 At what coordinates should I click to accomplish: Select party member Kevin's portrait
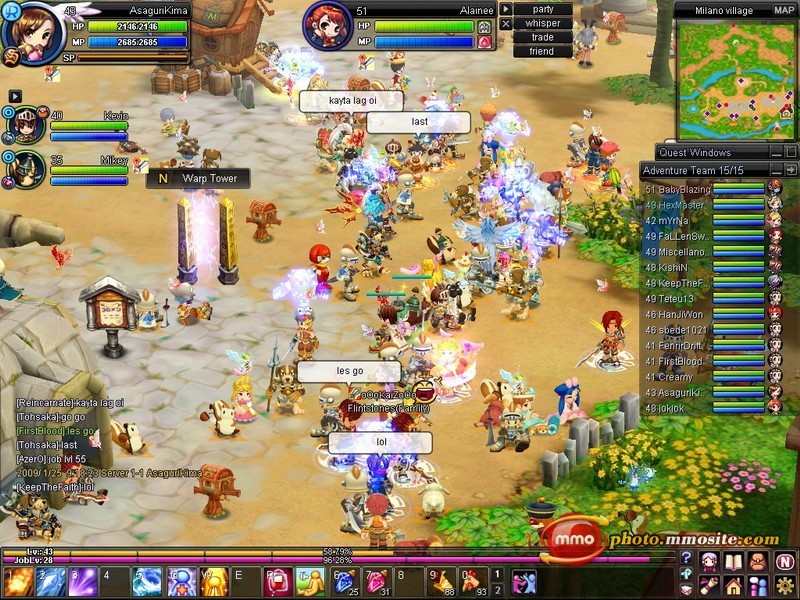(29, 126)
